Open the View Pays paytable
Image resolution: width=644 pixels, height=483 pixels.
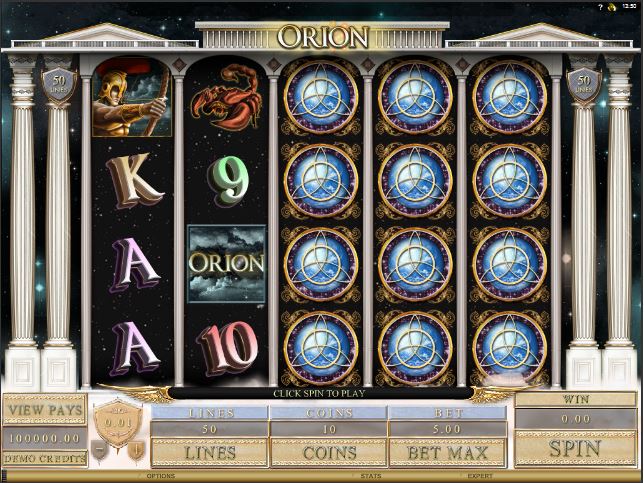[x=44, y=409]
